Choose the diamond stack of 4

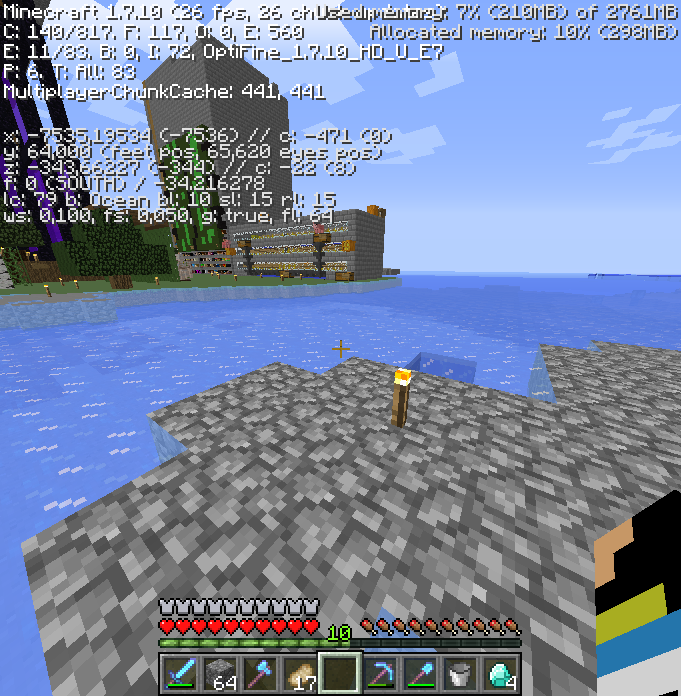501,672
